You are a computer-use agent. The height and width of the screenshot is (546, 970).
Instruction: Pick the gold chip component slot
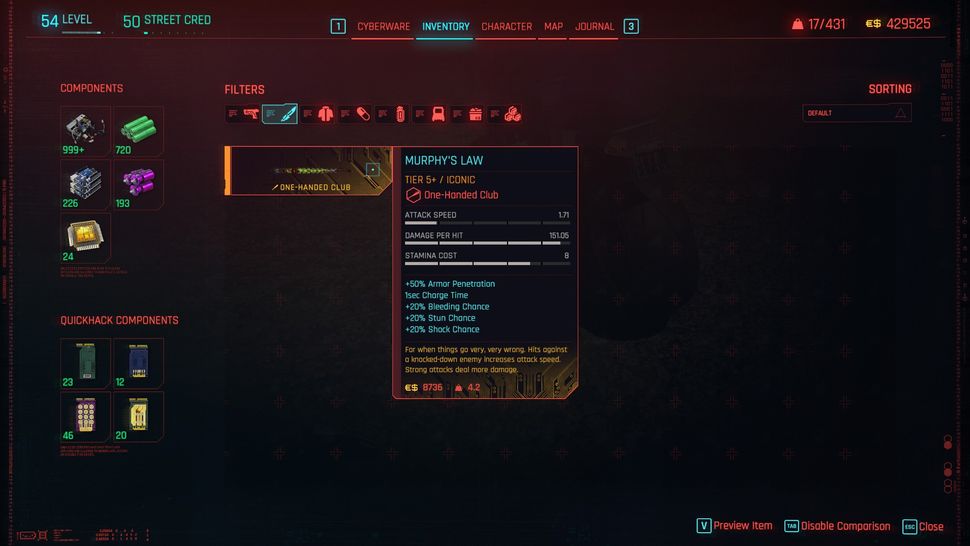point(85,237)
